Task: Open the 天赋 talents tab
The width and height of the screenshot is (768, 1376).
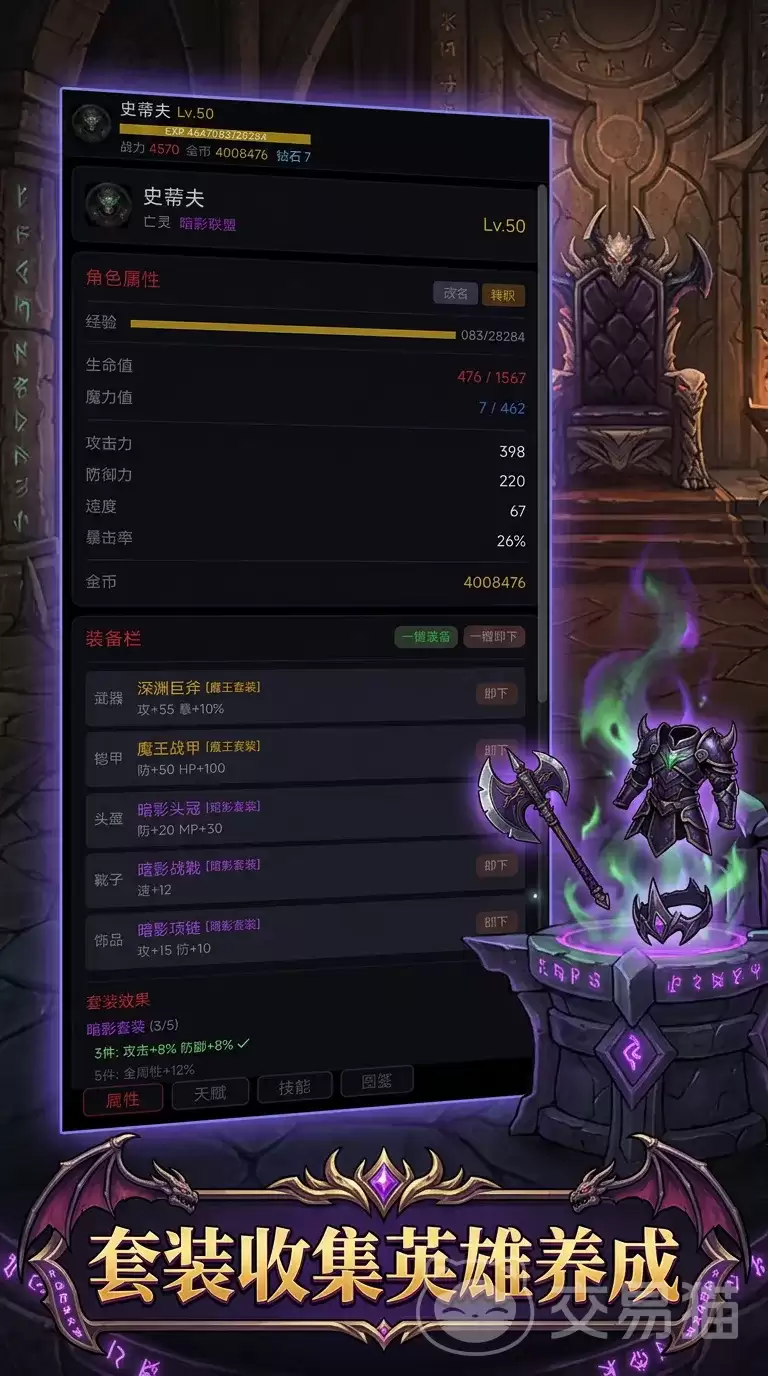Action: click(210, 1093)
